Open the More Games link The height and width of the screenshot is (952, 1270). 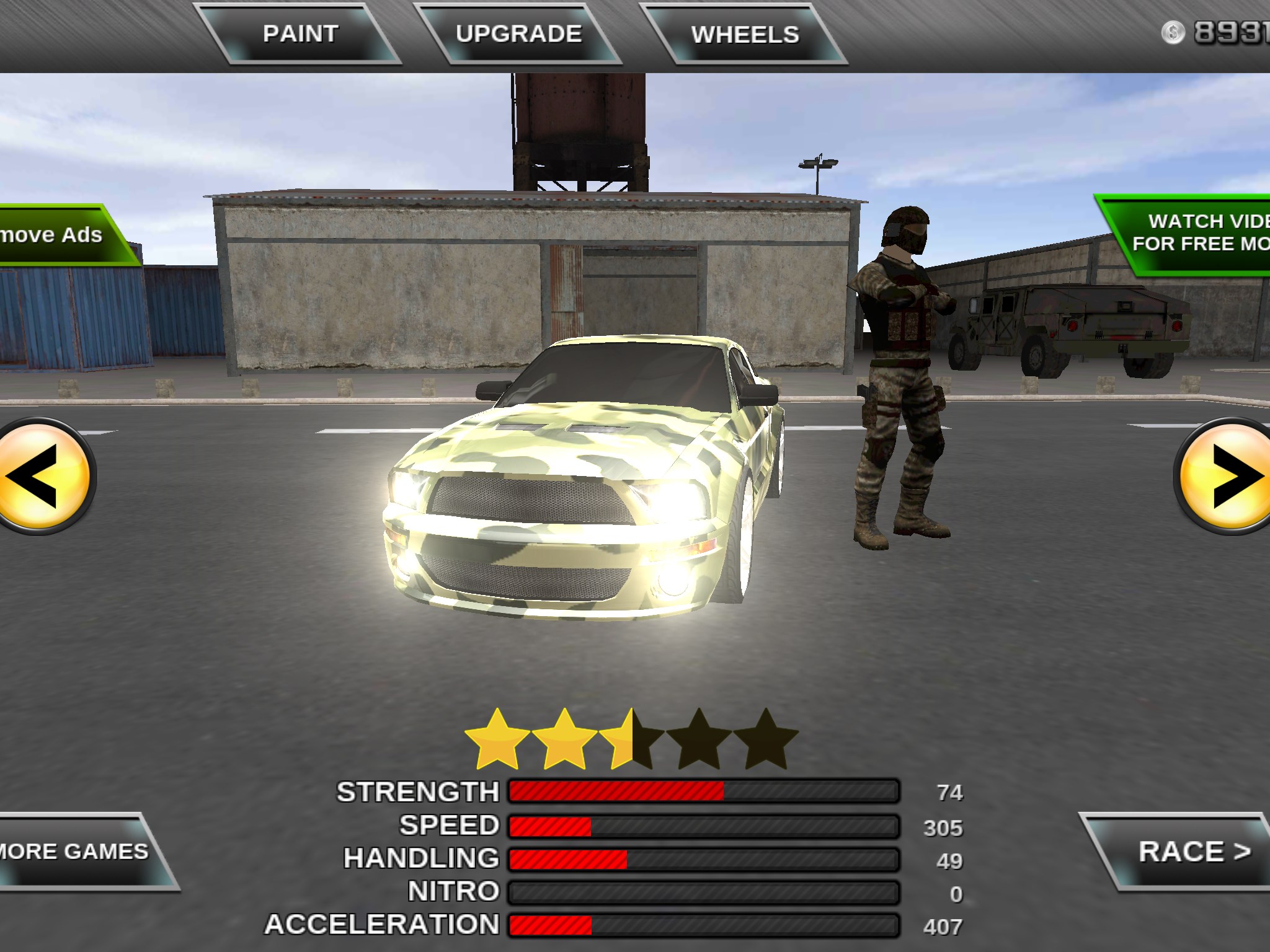pos(78,852)
